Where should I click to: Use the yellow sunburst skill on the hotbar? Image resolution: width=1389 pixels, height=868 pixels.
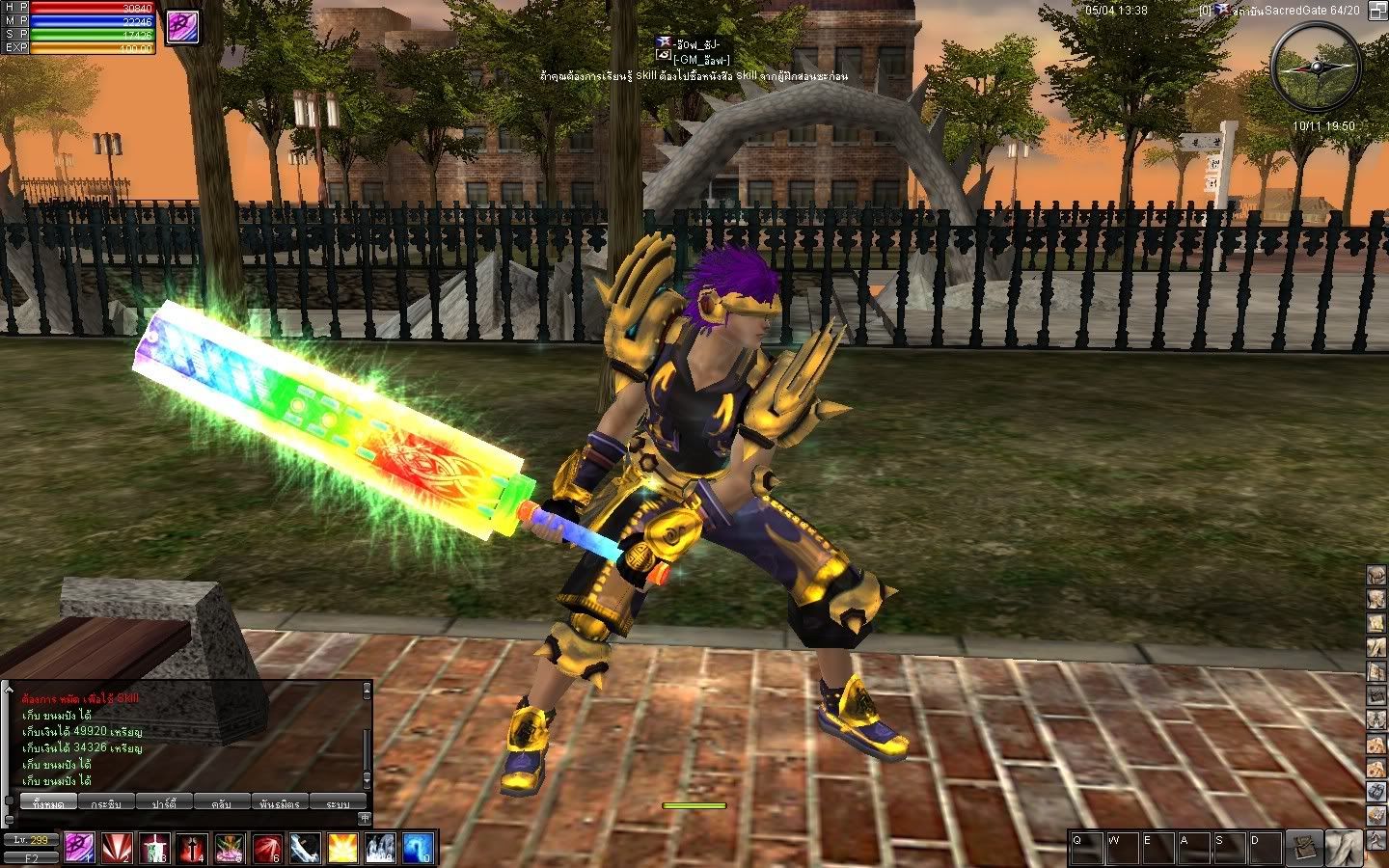tap(342, 848)
